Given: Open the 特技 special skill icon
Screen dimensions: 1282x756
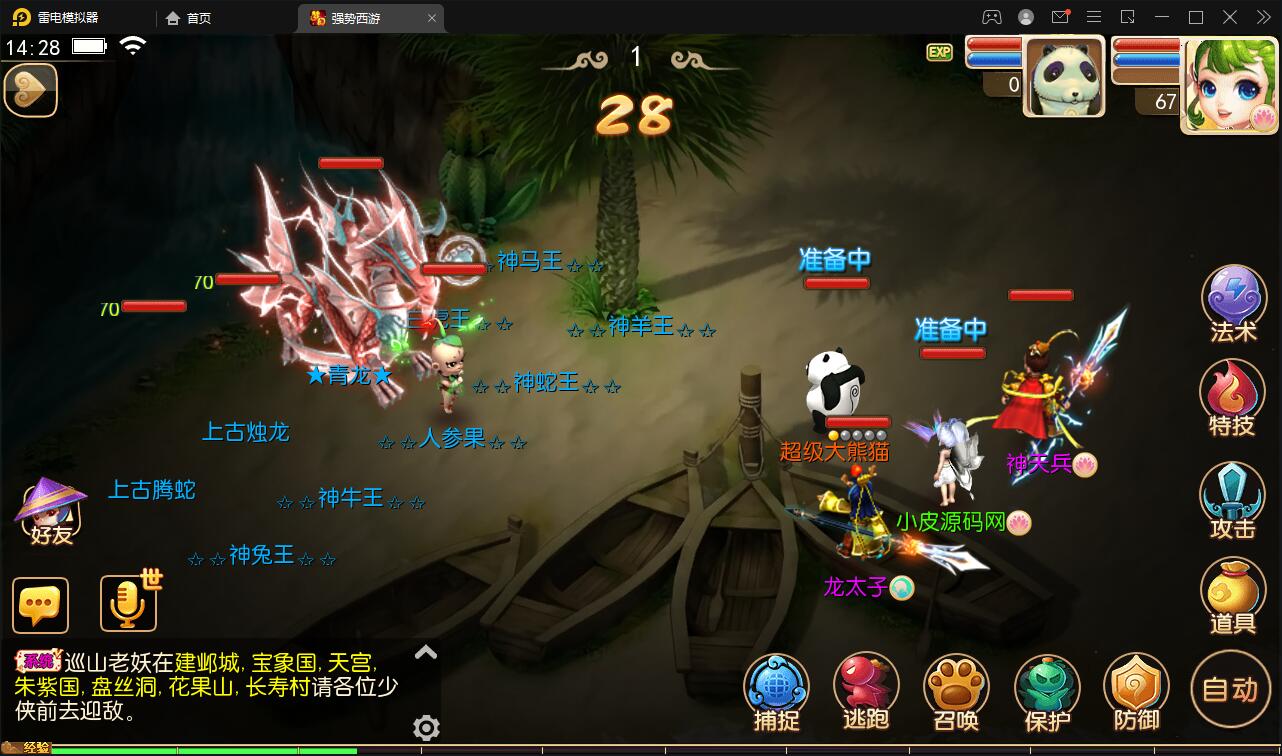Looking at the screenshot, I should click(1233, 397).
